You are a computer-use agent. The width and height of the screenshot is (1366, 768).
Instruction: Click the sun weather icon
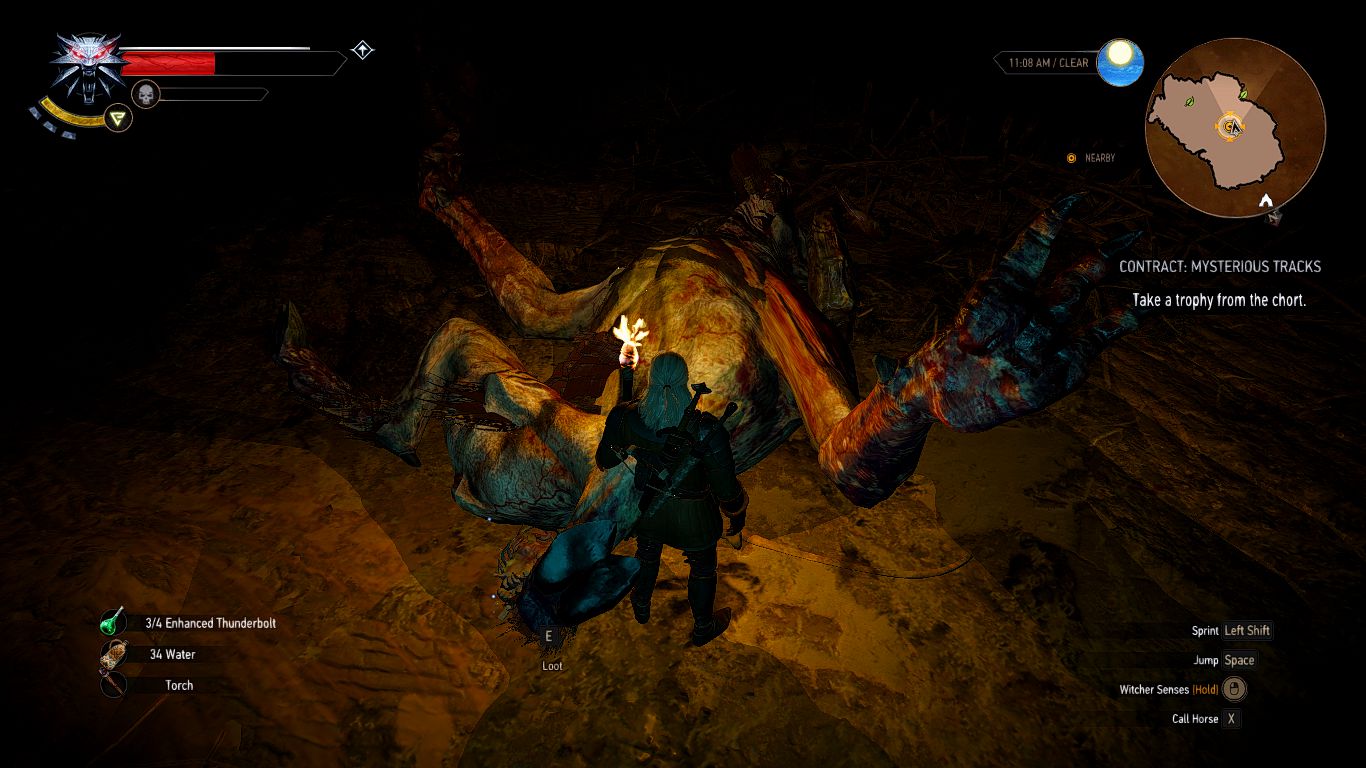tap(1120, 62)
